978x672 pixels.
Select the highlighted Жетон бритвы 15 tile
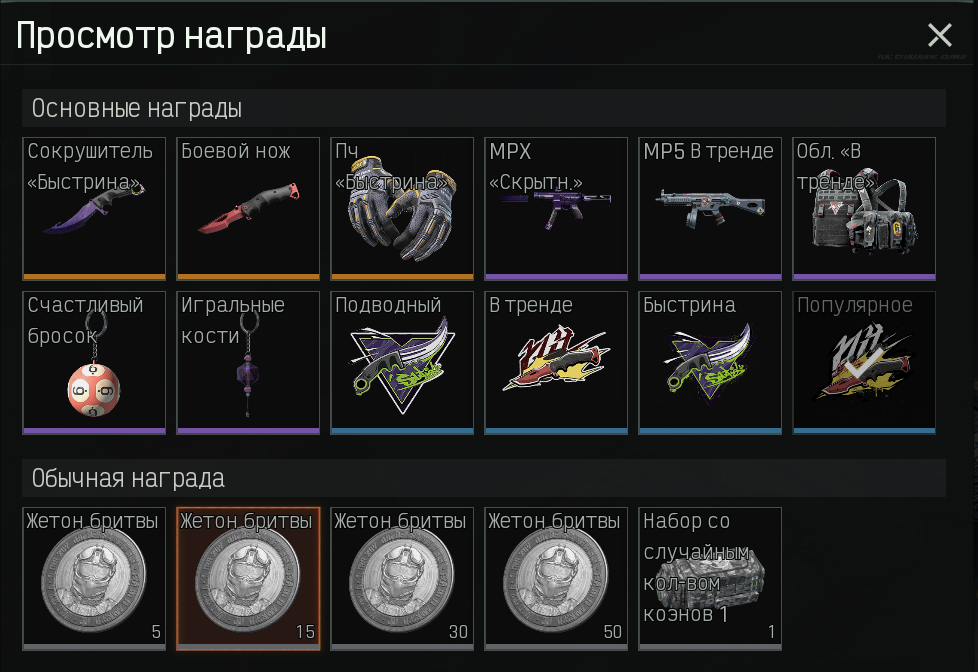point(248,578)
